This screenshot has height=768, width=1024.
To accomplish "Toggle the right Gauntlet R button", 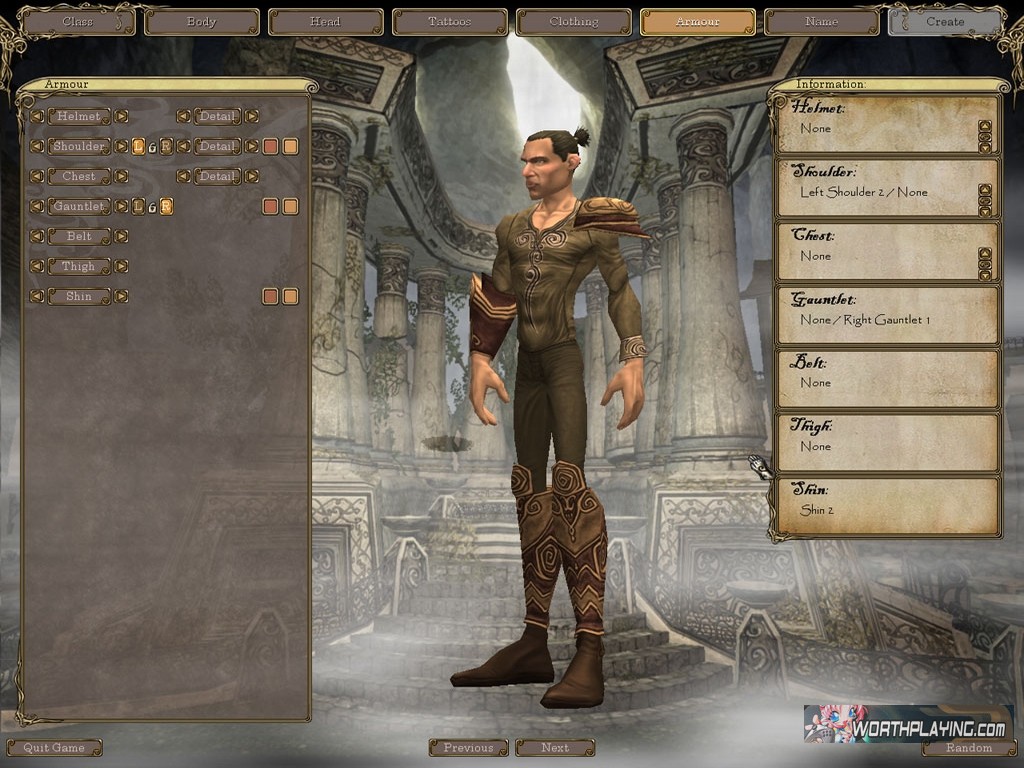I will click(166, 206).
